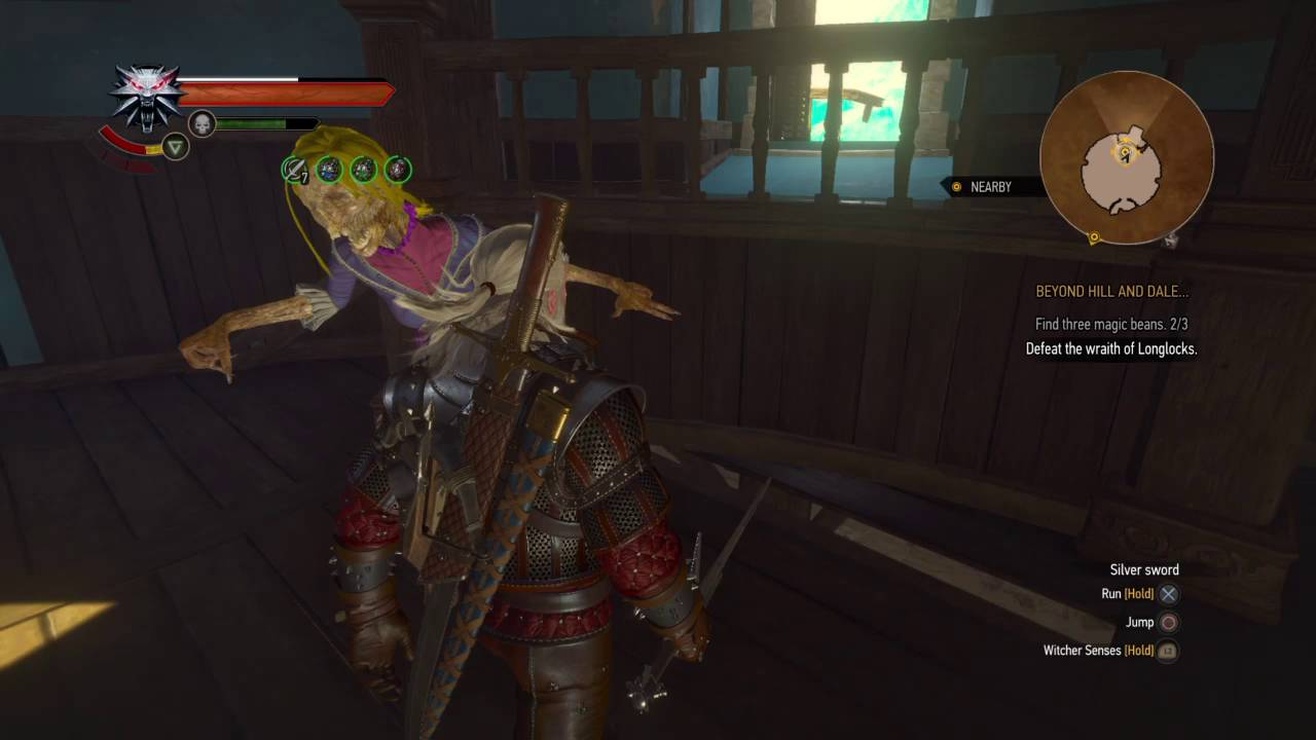Screen dimensions: 1316x740
Task: Click the NEARBY objective distance label
Action: point(989,187)
